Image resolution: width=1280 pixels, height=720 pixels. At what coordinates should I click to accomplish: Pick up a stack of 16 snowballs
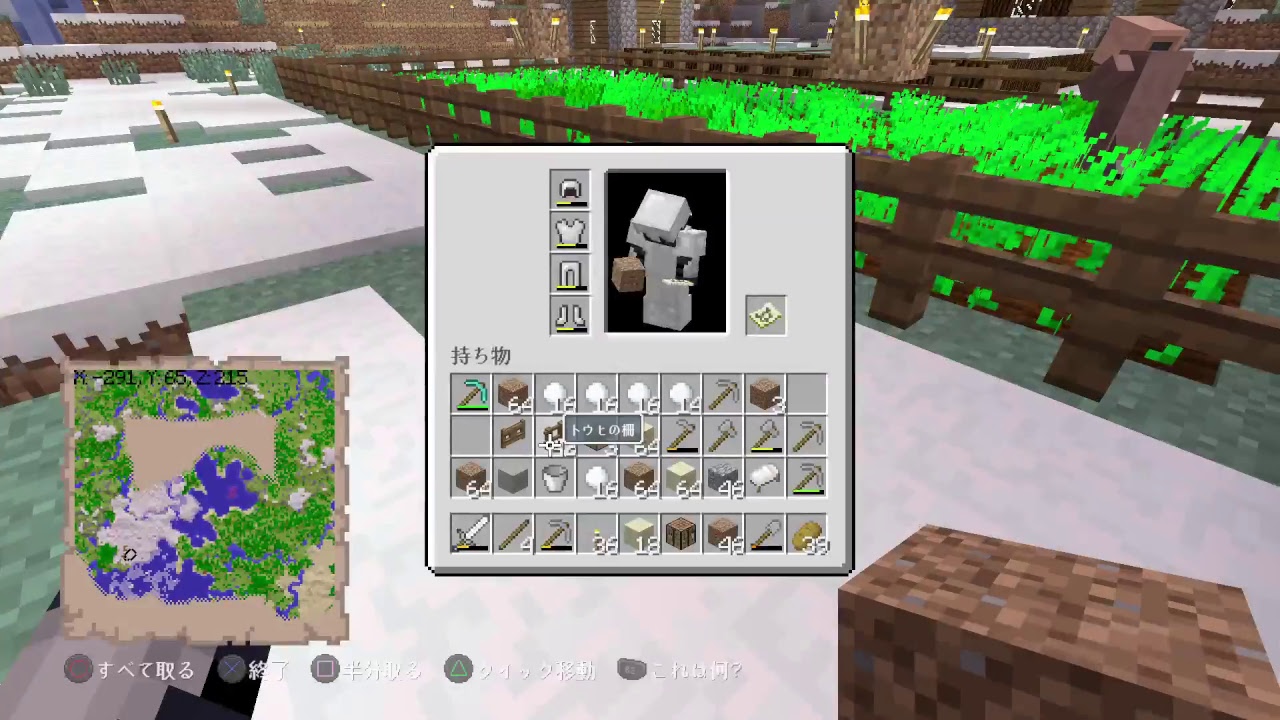tap(555, 394)
